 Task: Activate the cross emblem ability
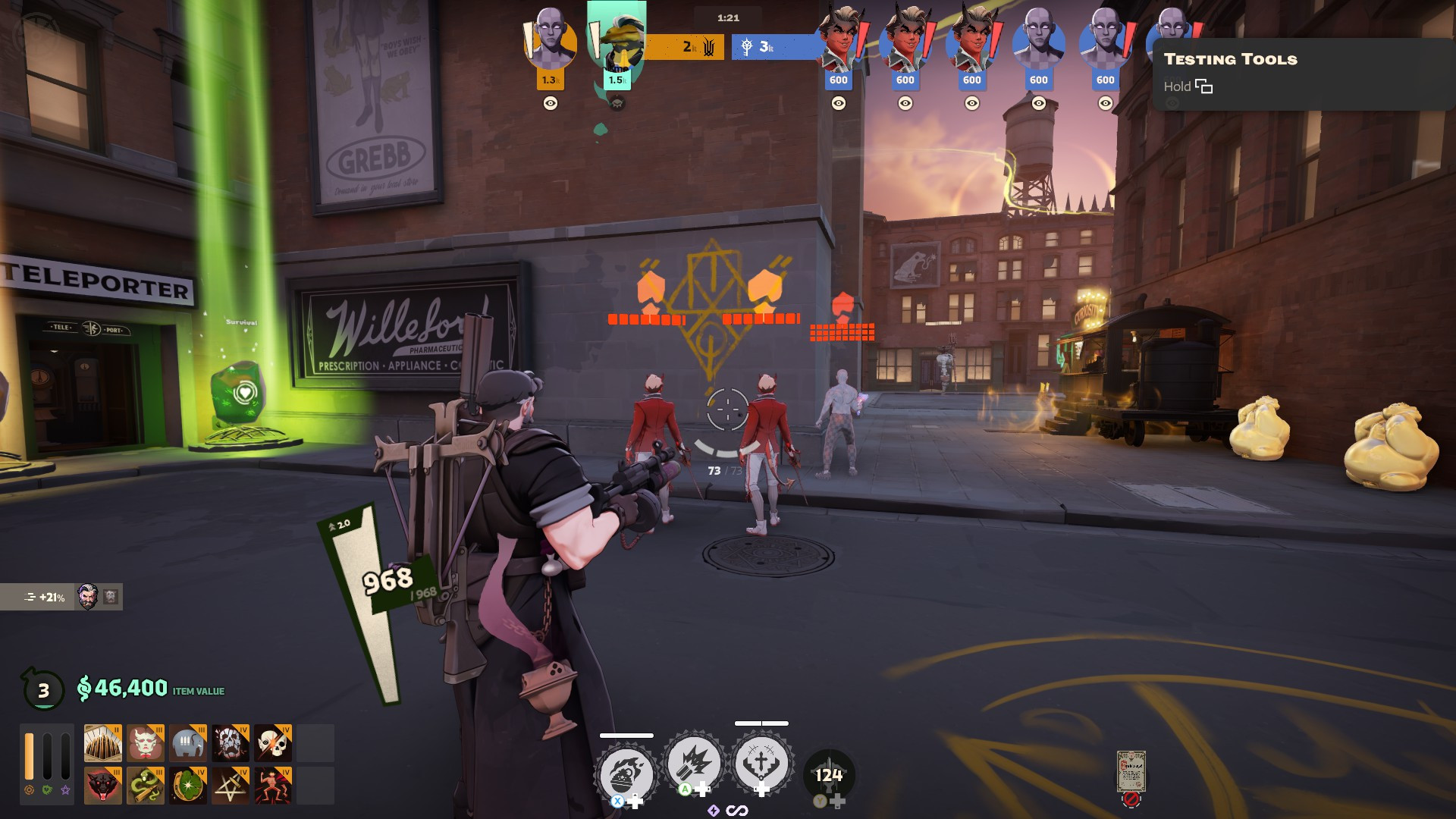pyautogui.click(x=761, y=763)
